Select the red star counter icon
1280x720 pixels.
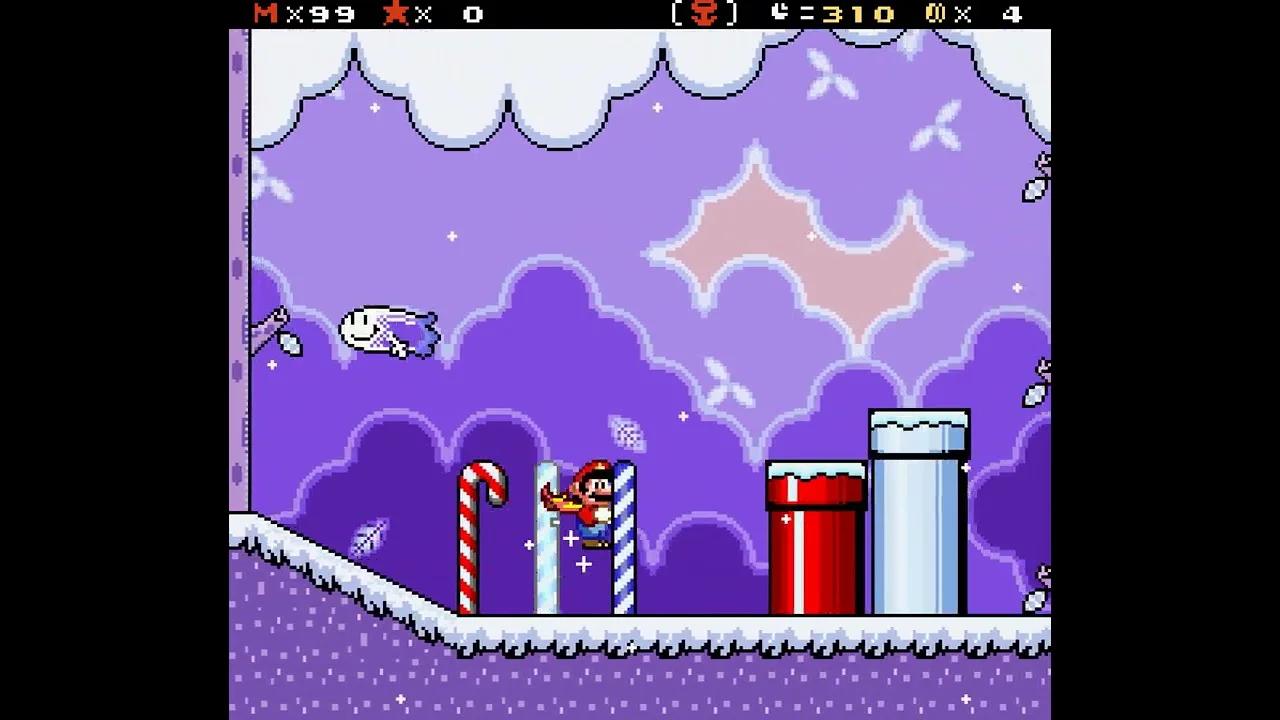pyautogui.click(x=398, y=15)
